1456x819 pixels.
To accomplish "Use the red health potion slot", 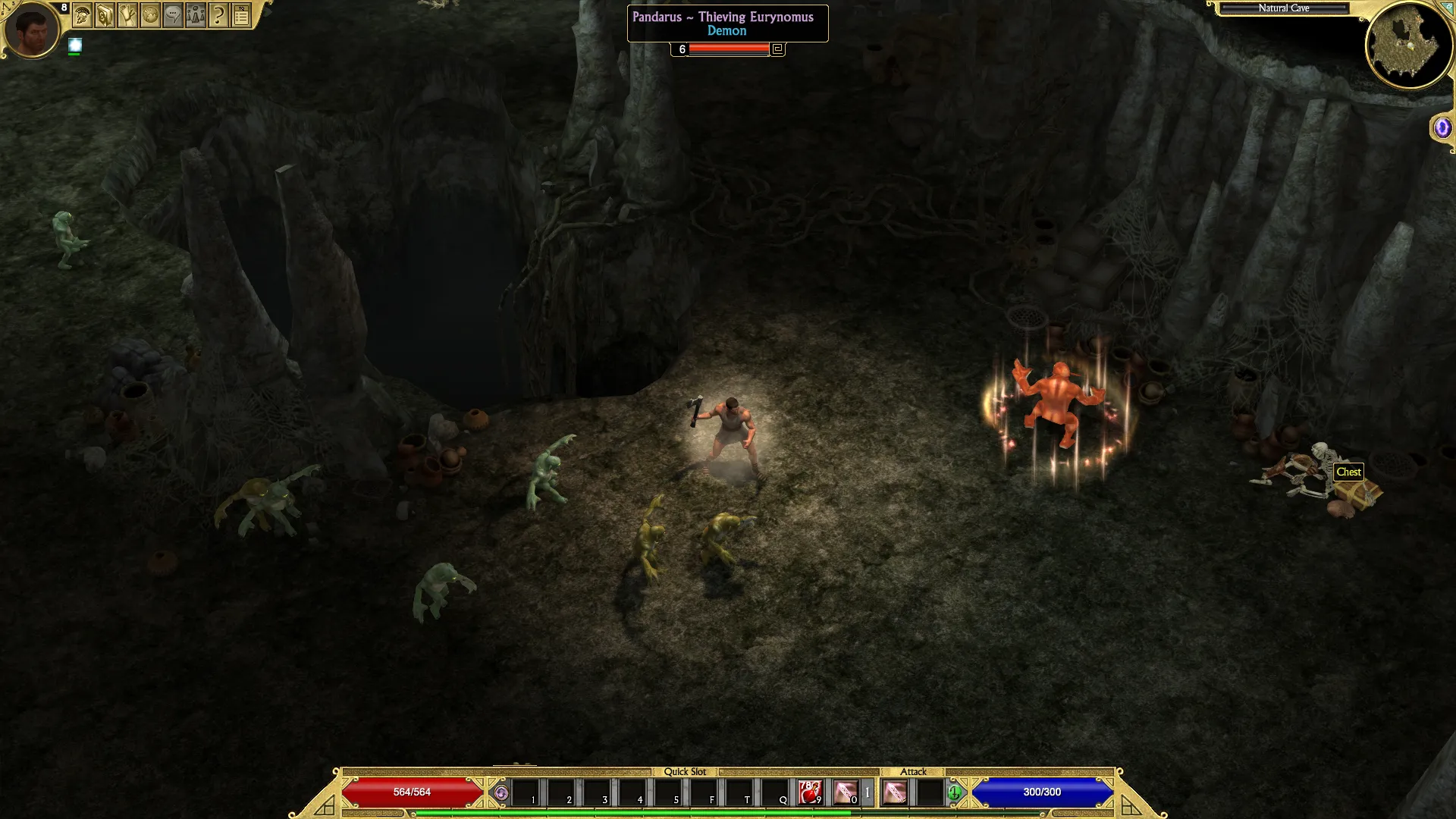I will coord(811,792).
